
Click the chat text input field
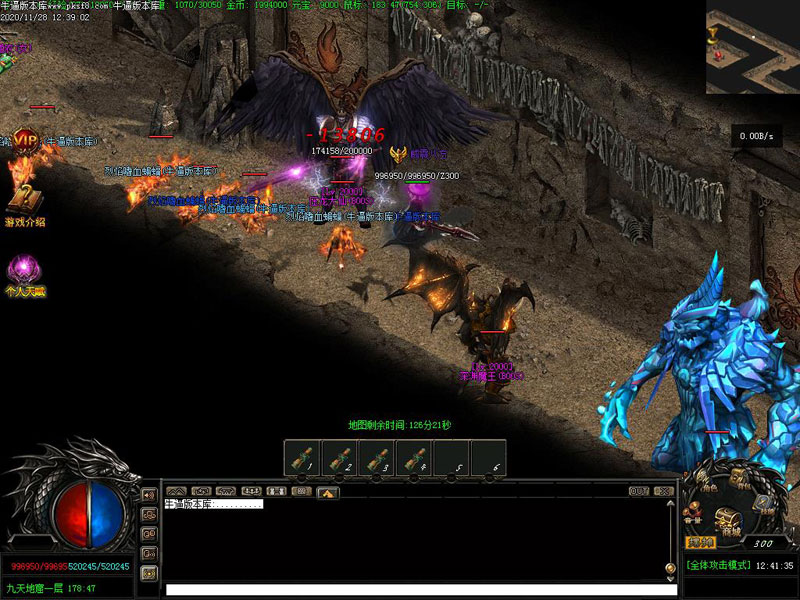coord(420,589)
